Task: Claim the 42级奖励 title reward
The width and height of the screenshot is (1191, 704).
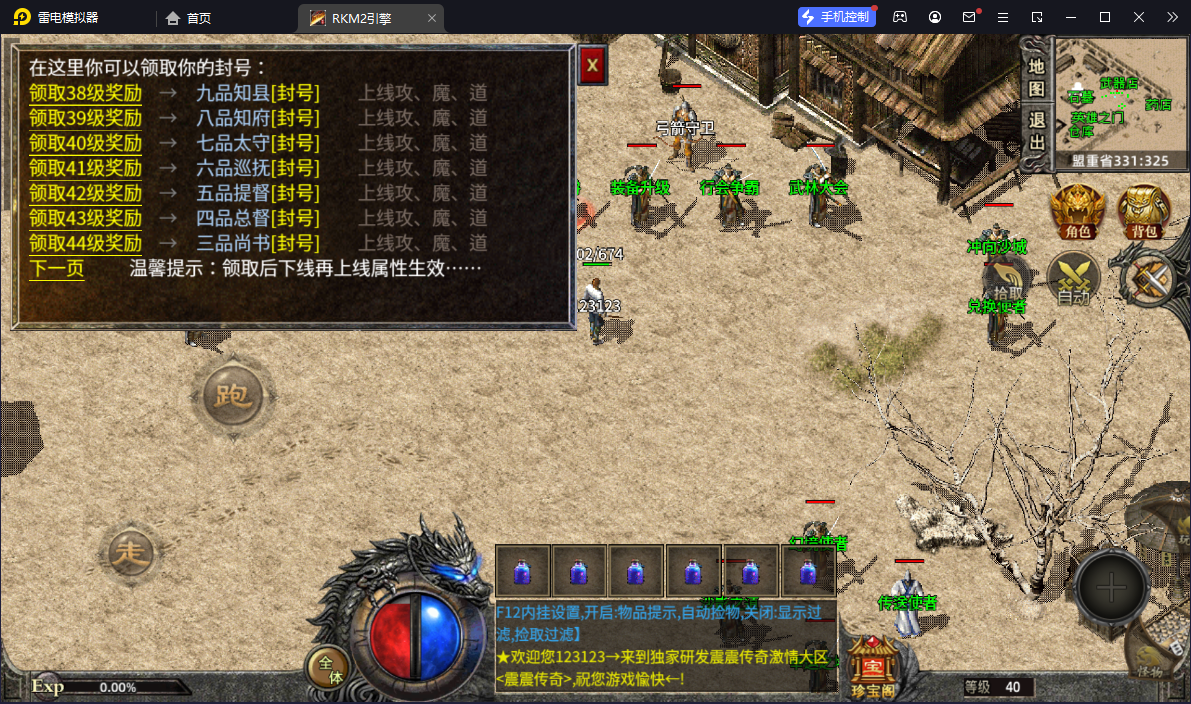Action: pyautogui.click(x=85, y=193)
